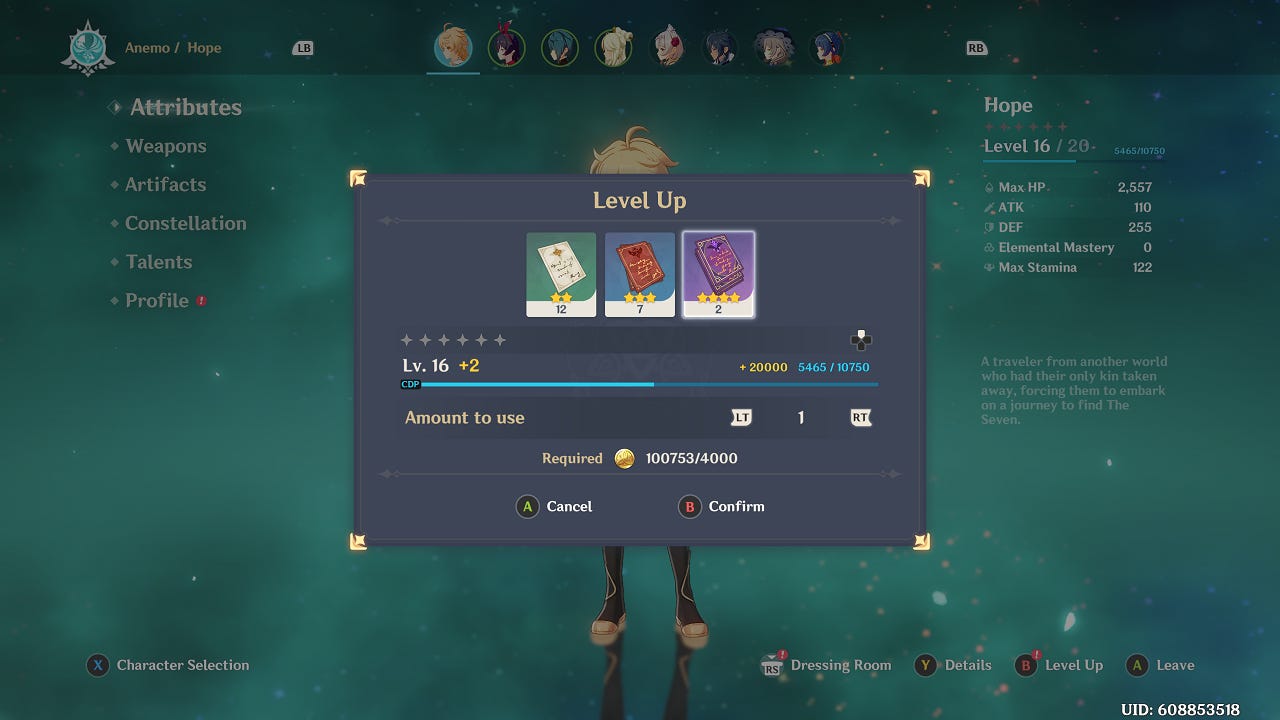The image size is (1280, 720).
Task: Select the character portrait wearing a witch hat
Action: click(774, 47)
